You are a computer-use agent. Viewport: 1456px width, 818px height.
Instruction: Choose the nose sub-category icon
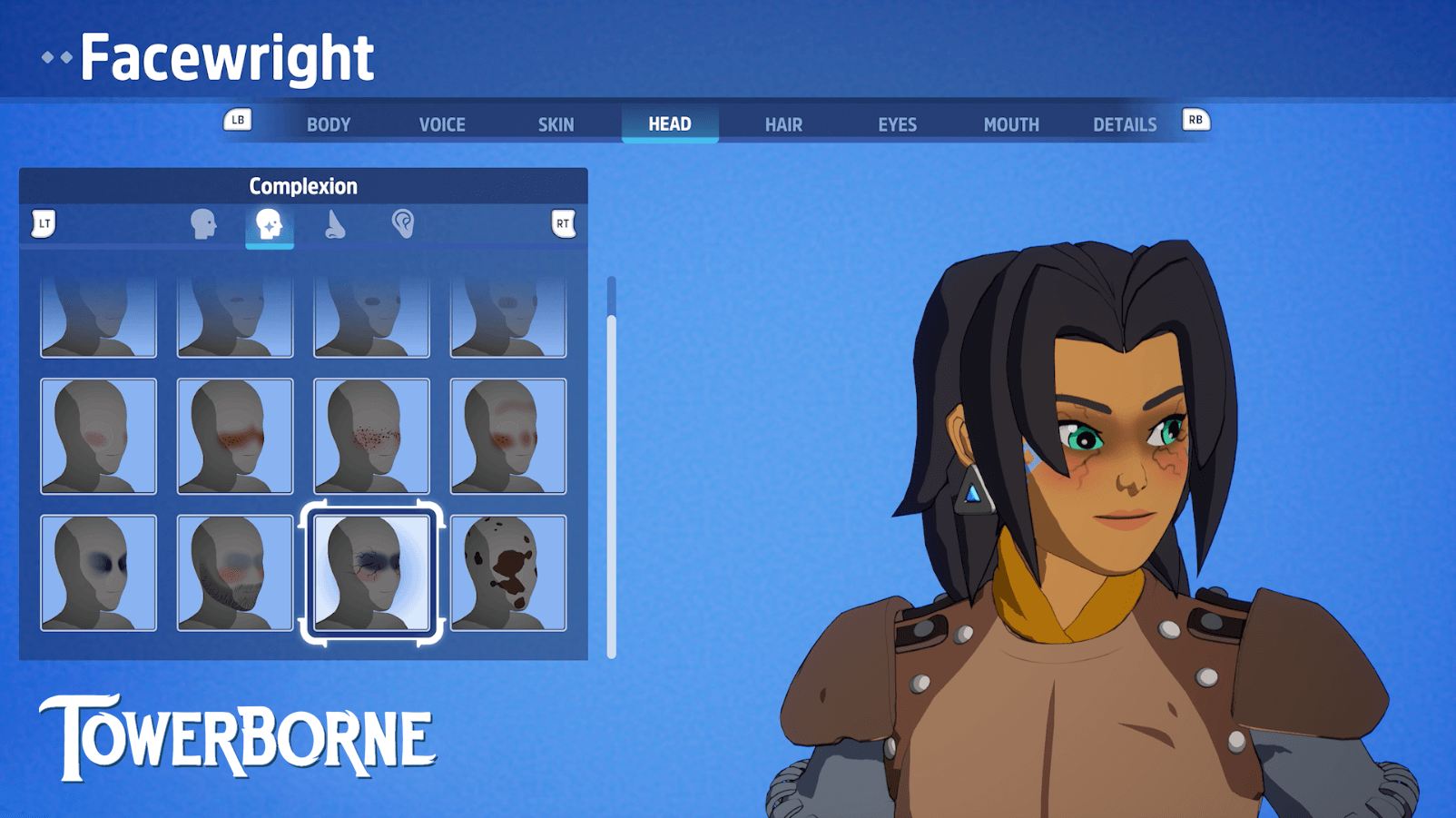(335, 224)
